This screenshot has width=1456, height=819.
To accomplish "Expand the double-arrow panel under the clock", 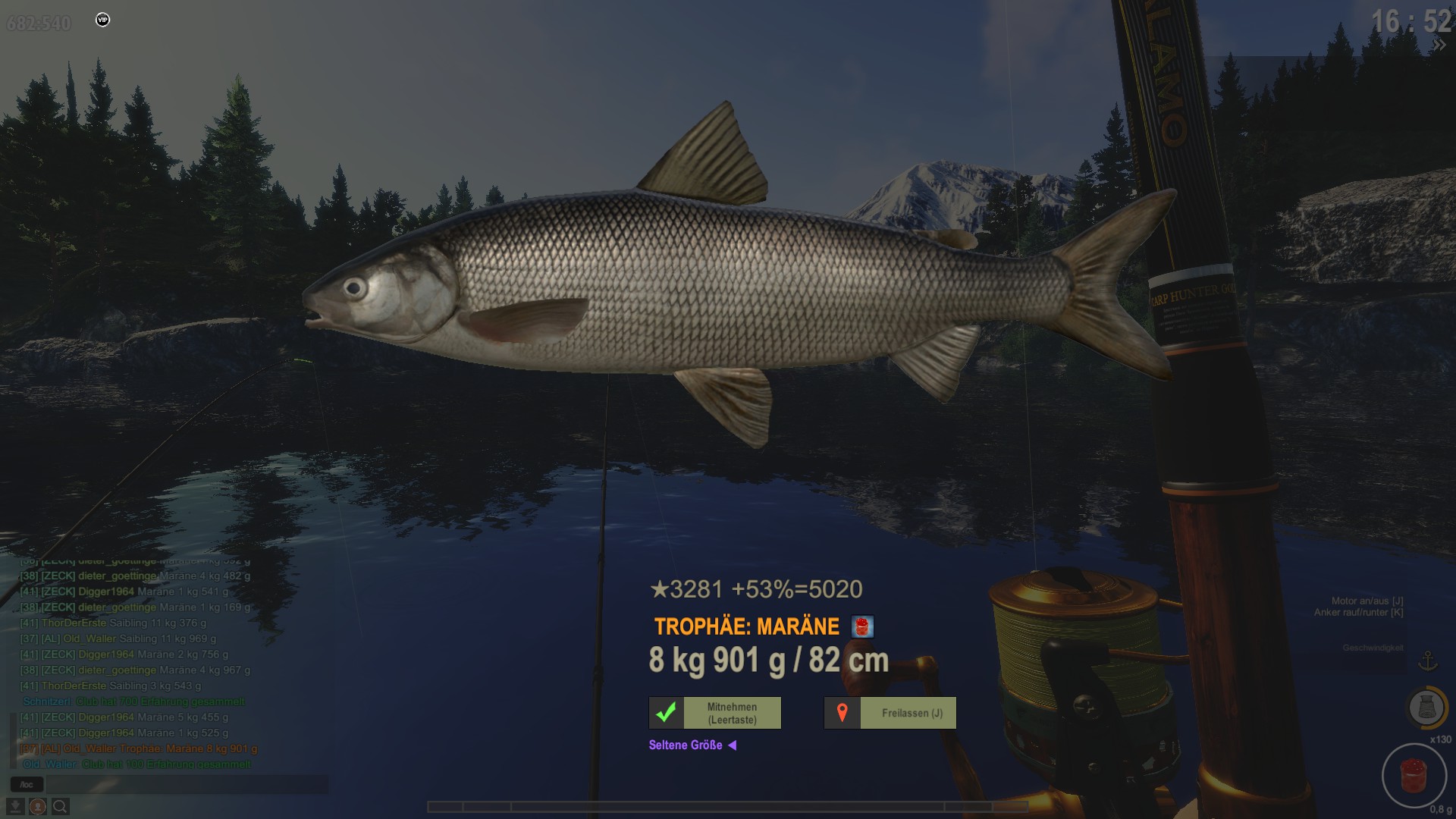I will click(x=1438, y=45).
